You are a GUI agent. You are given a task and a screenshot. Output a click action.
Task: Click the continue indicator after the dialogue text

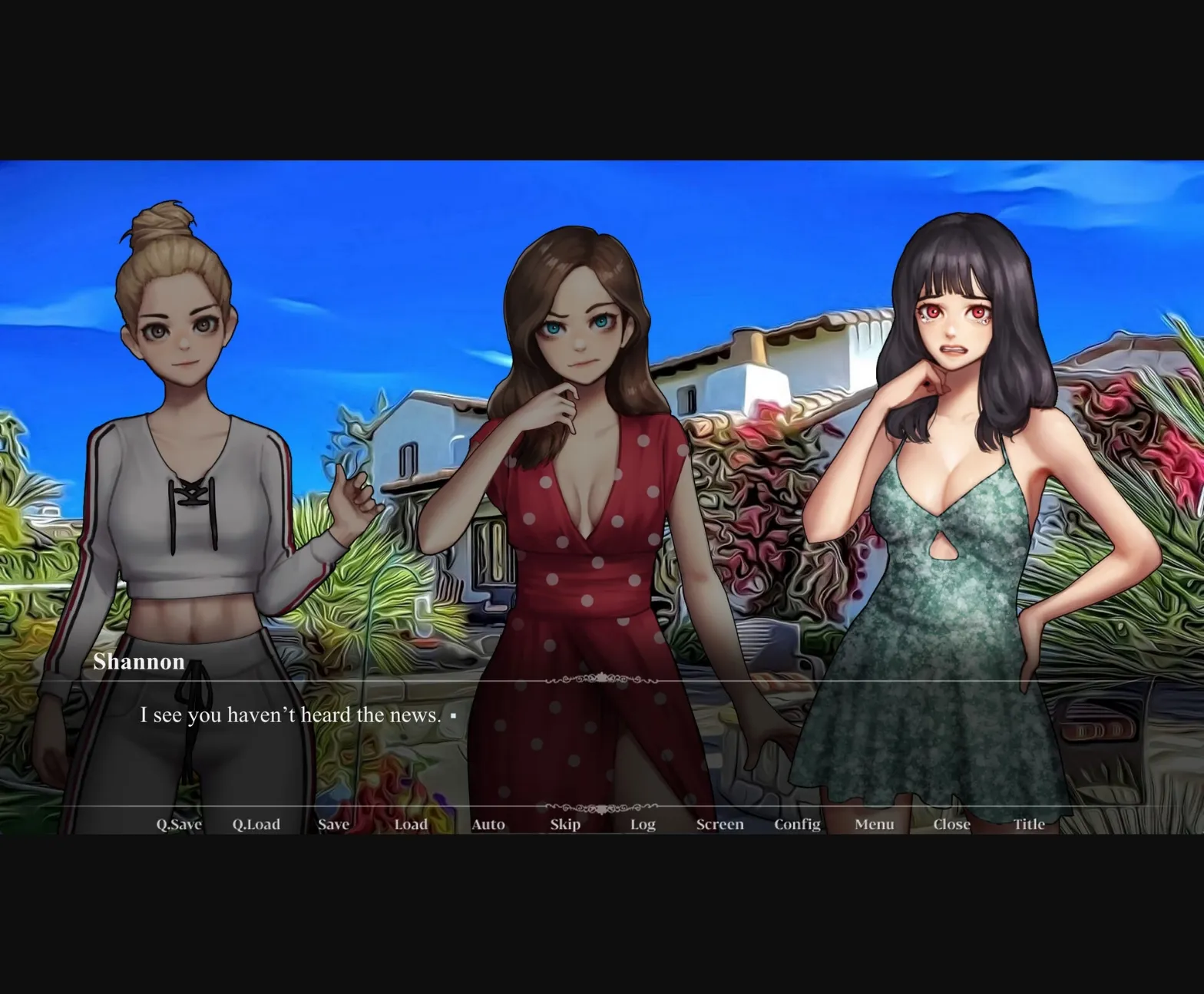click(x=455, y=715)
